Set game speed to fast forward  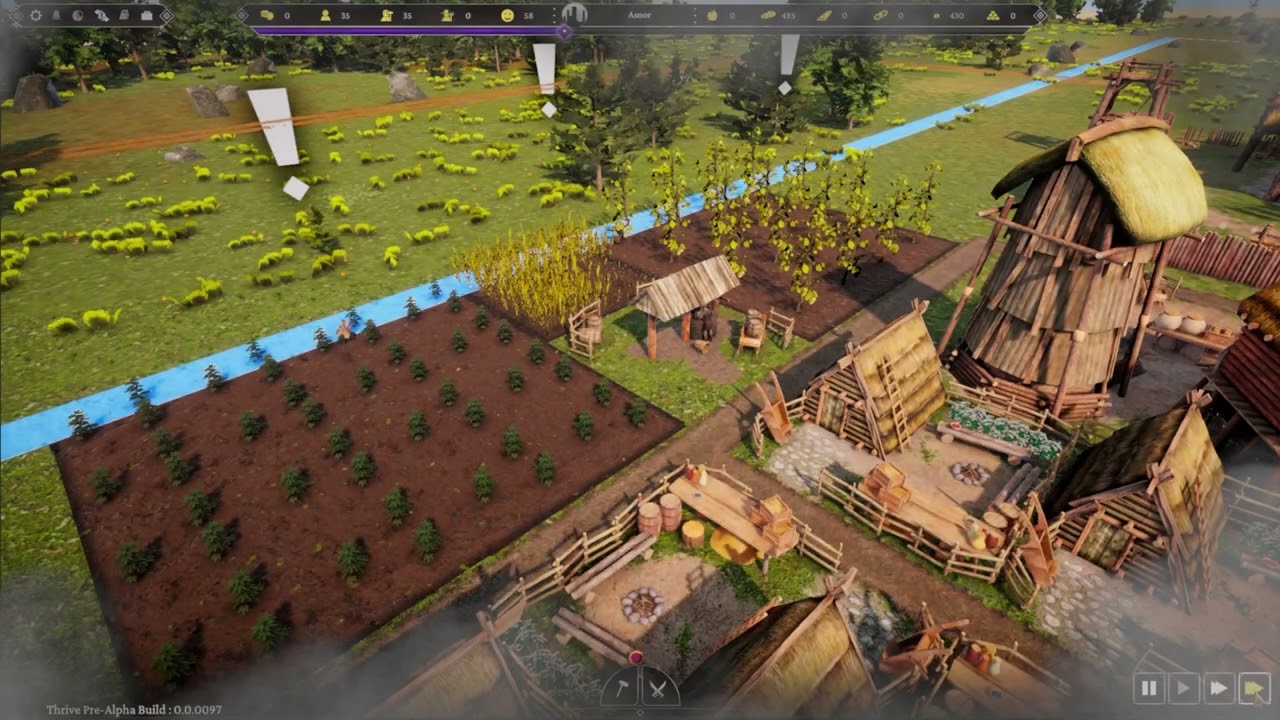1218,688
